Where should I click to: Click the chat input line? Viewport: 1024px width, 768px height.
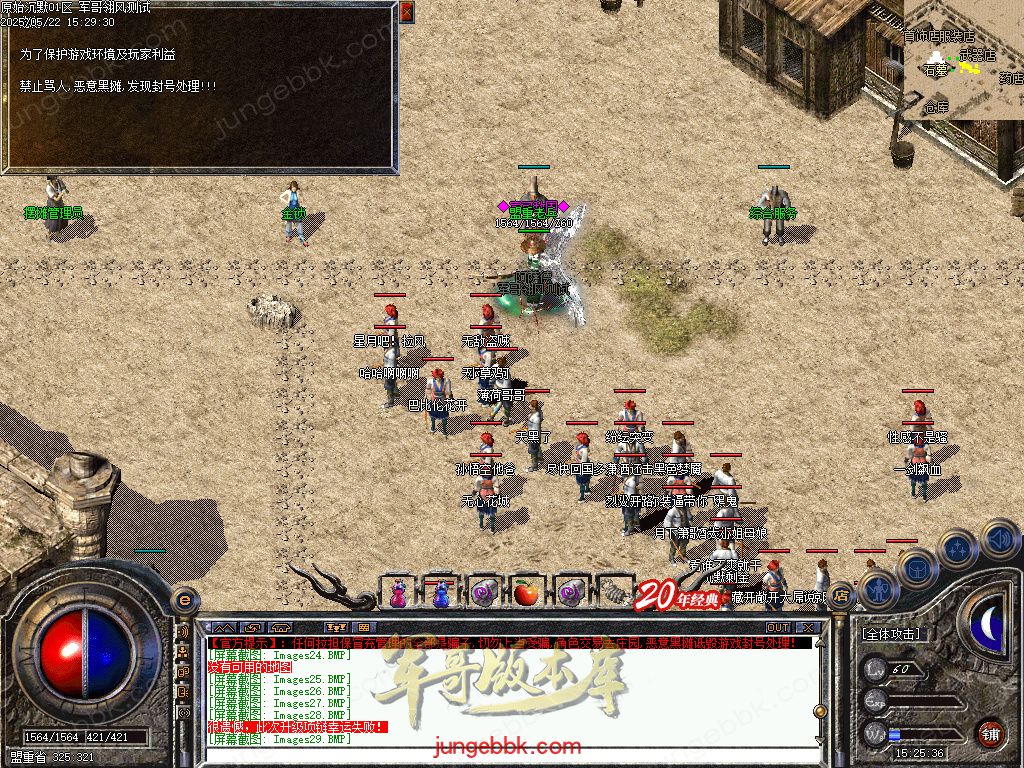tap(500, 756)
